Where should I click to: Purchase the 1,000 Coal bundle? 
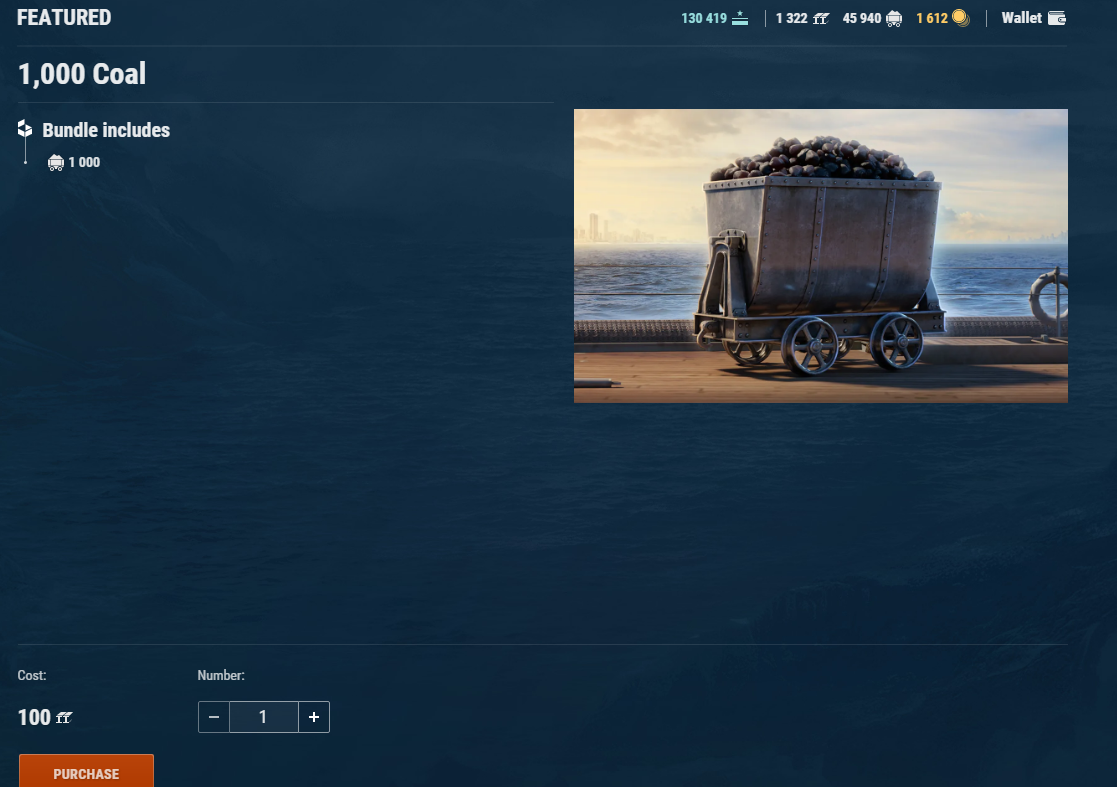point(86,773)
